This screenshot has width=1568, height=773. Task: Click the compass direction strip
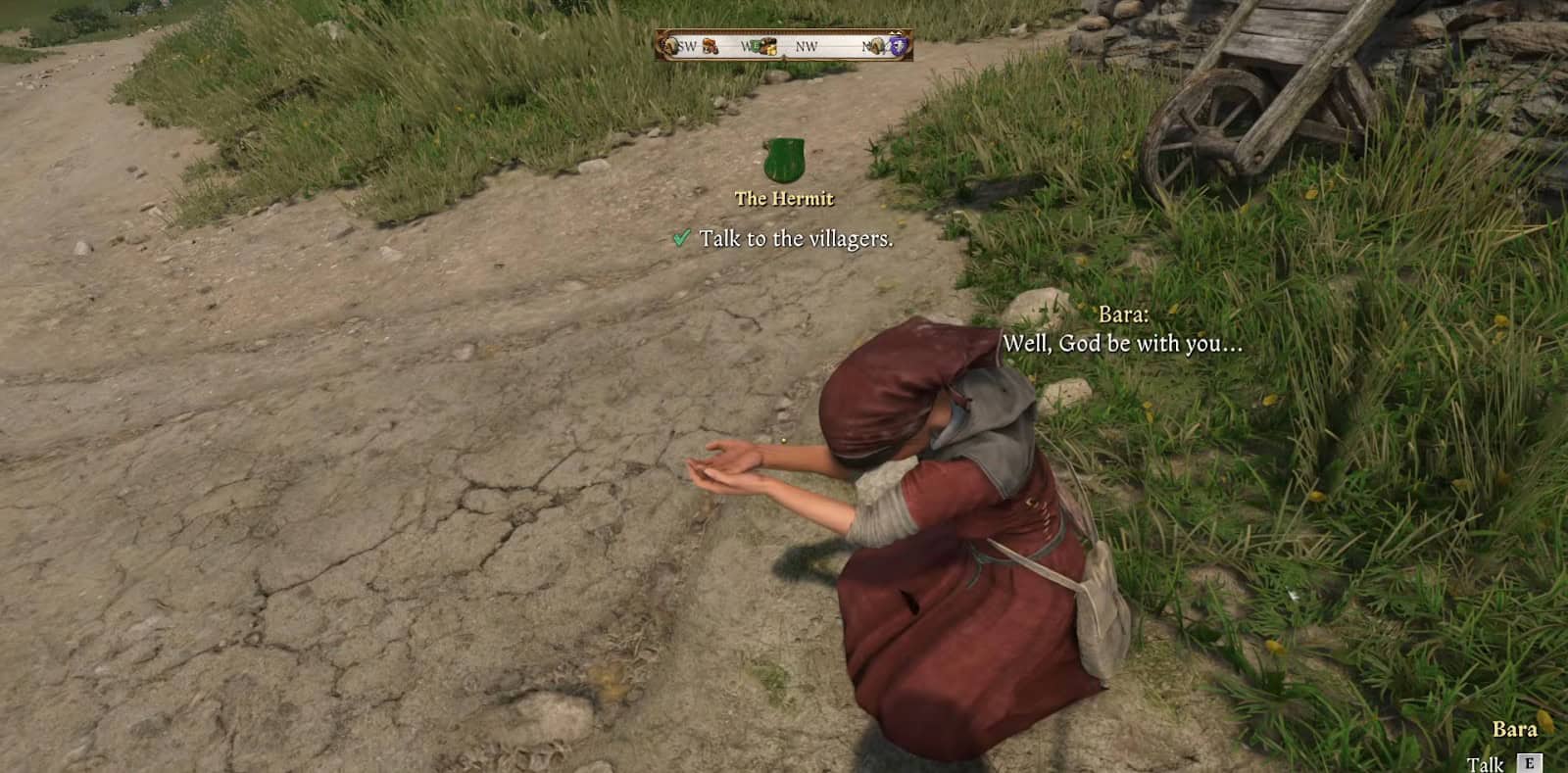pos(784,45)
